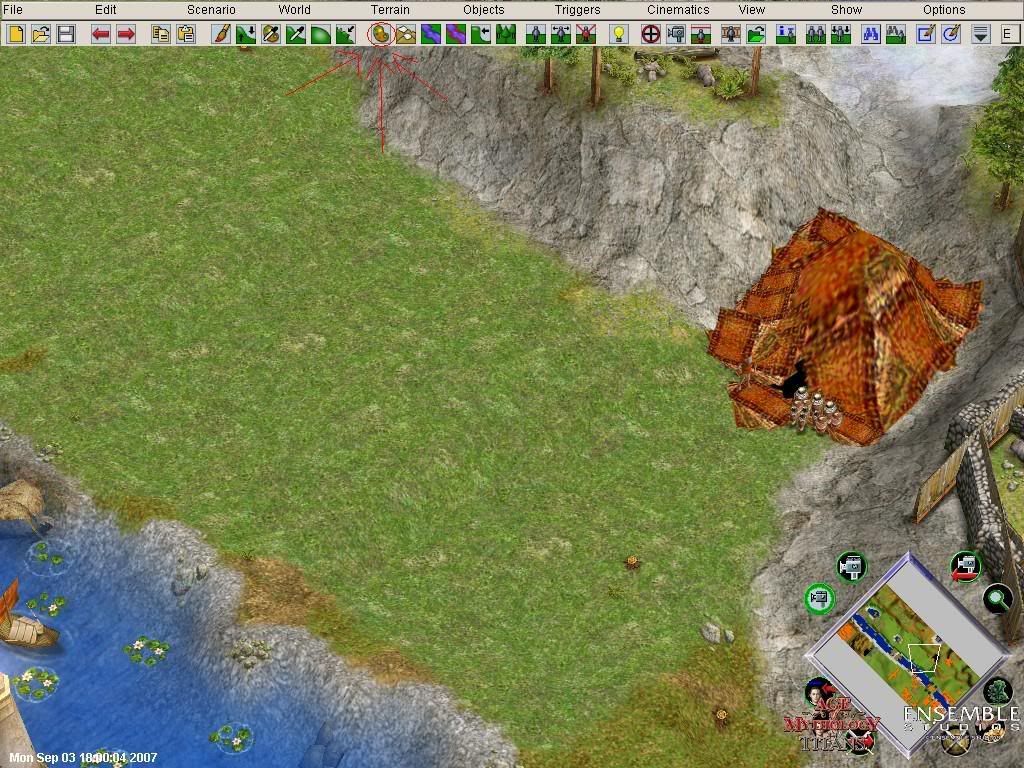Click the new scenario blank page icon
Screen dimensions: 1024x768
(x=16, y=34)
